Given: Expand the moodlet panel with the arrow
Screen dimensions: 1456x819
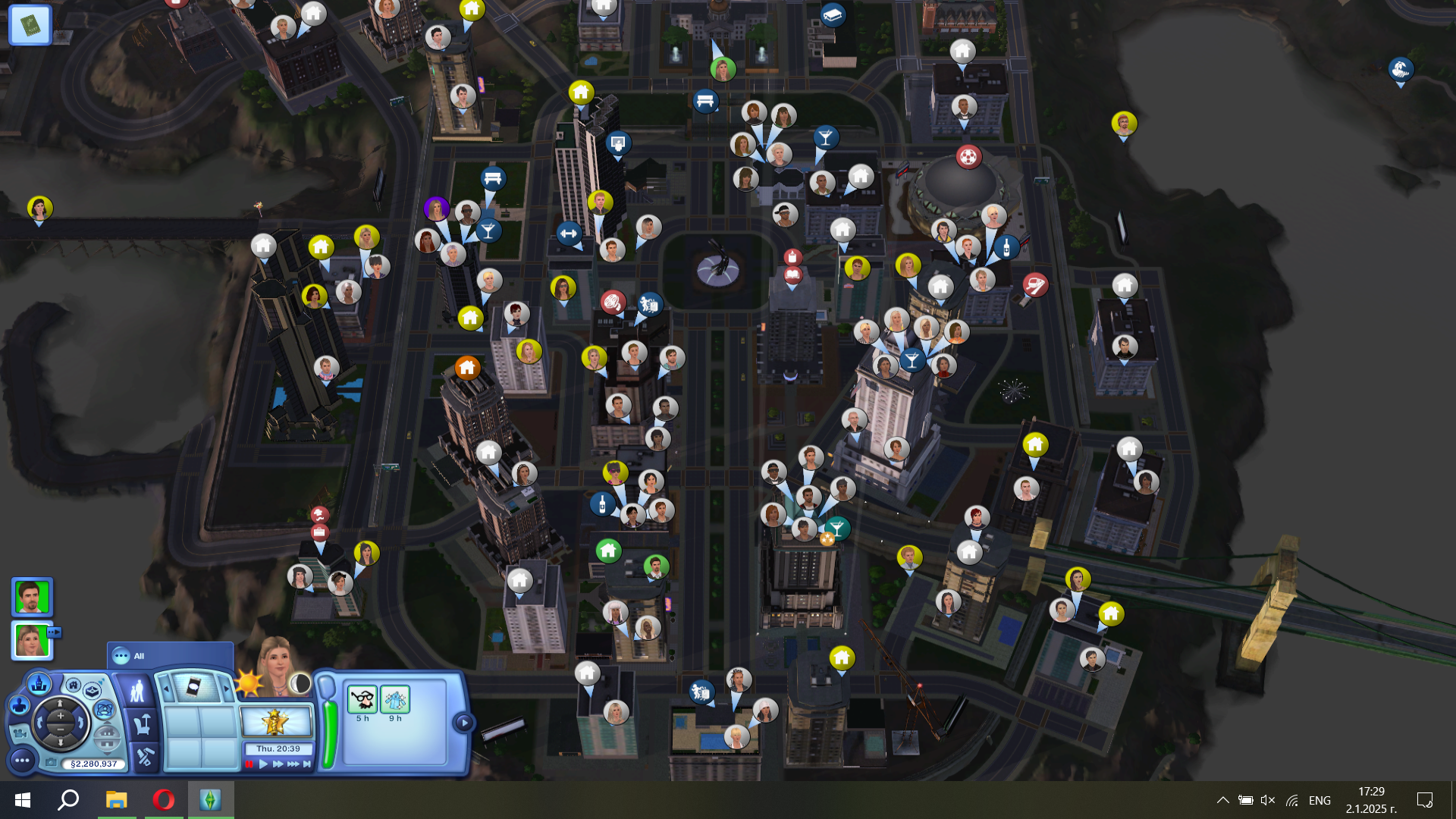Looking at the screenshot, I should (463, 723).
